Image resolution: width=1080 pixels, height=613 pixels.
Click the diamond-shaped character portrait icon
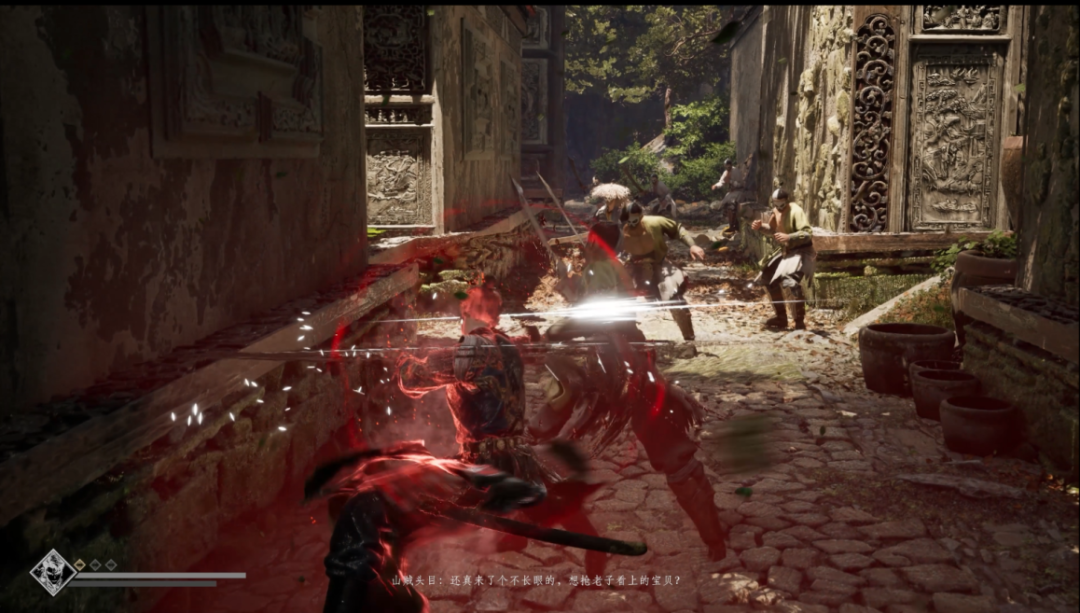53,573
